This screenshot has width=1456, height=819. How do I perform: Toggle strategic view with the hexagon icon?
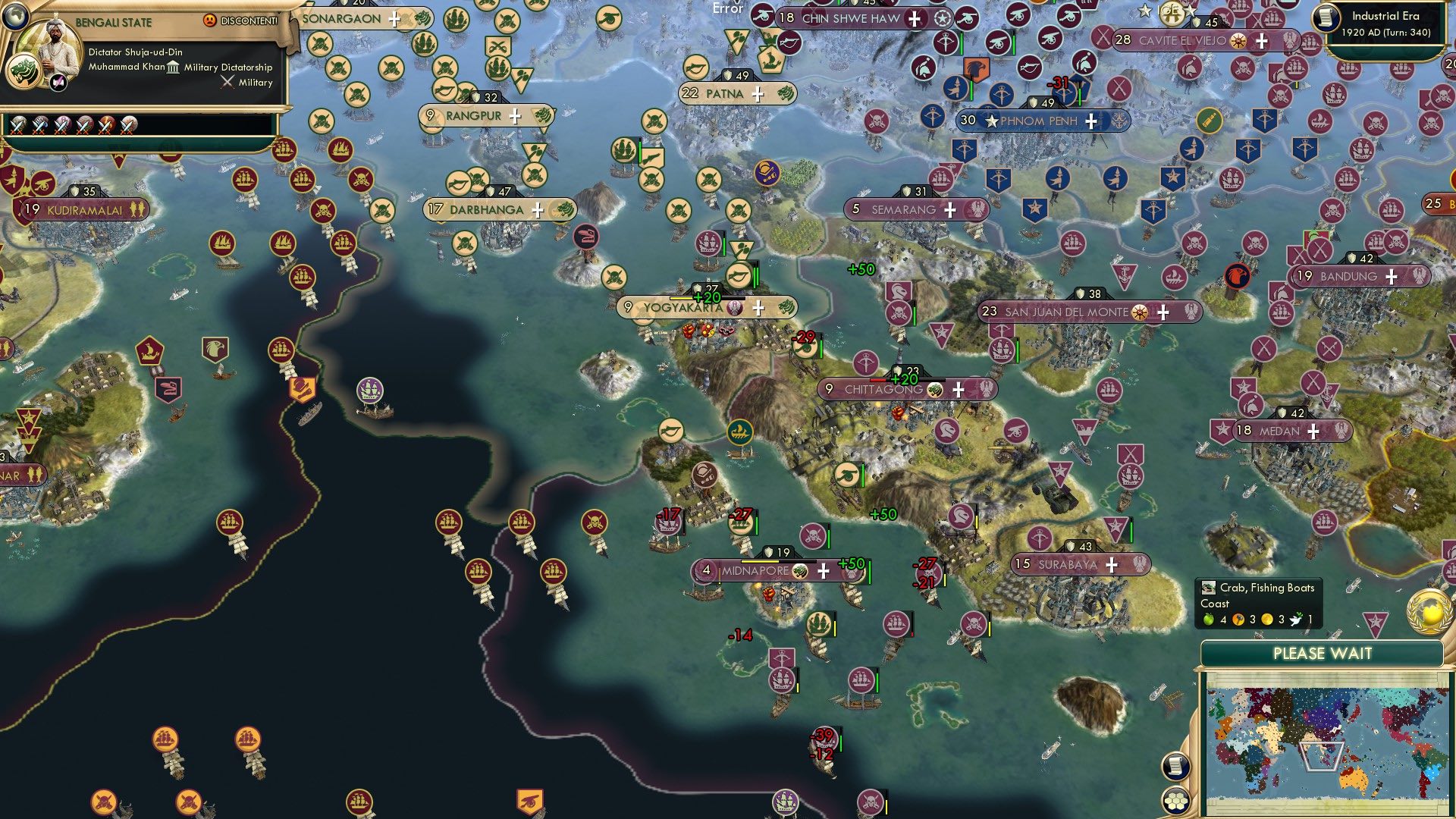[x=1175, y=802]
